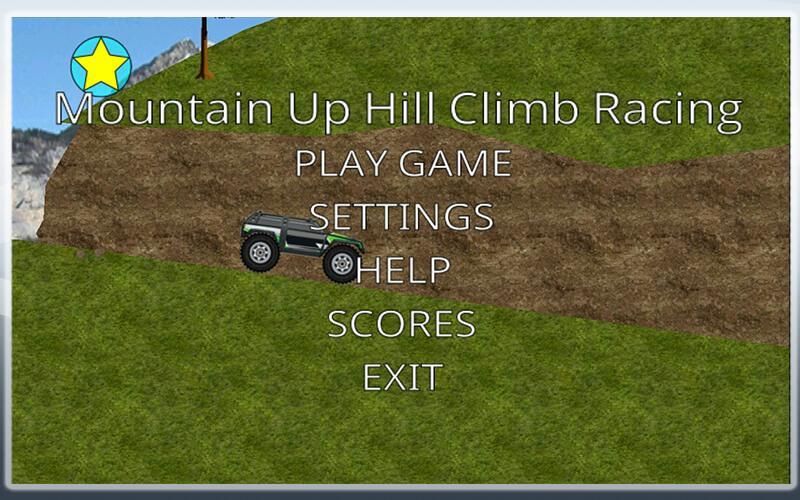Viewport: 800px width, 500px height.
Task: Start the game with PLAY GAME
Action: pyautogui.click(x=402, y=162)
